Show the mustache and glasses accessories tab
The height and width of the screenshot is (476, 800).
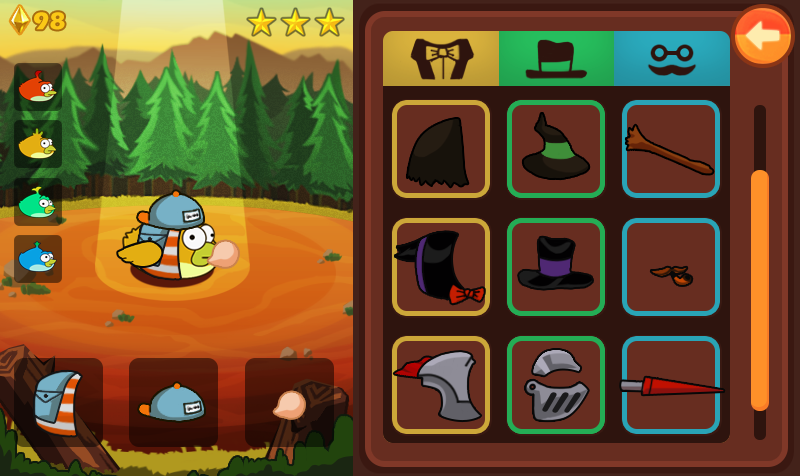tap(672, 58)
